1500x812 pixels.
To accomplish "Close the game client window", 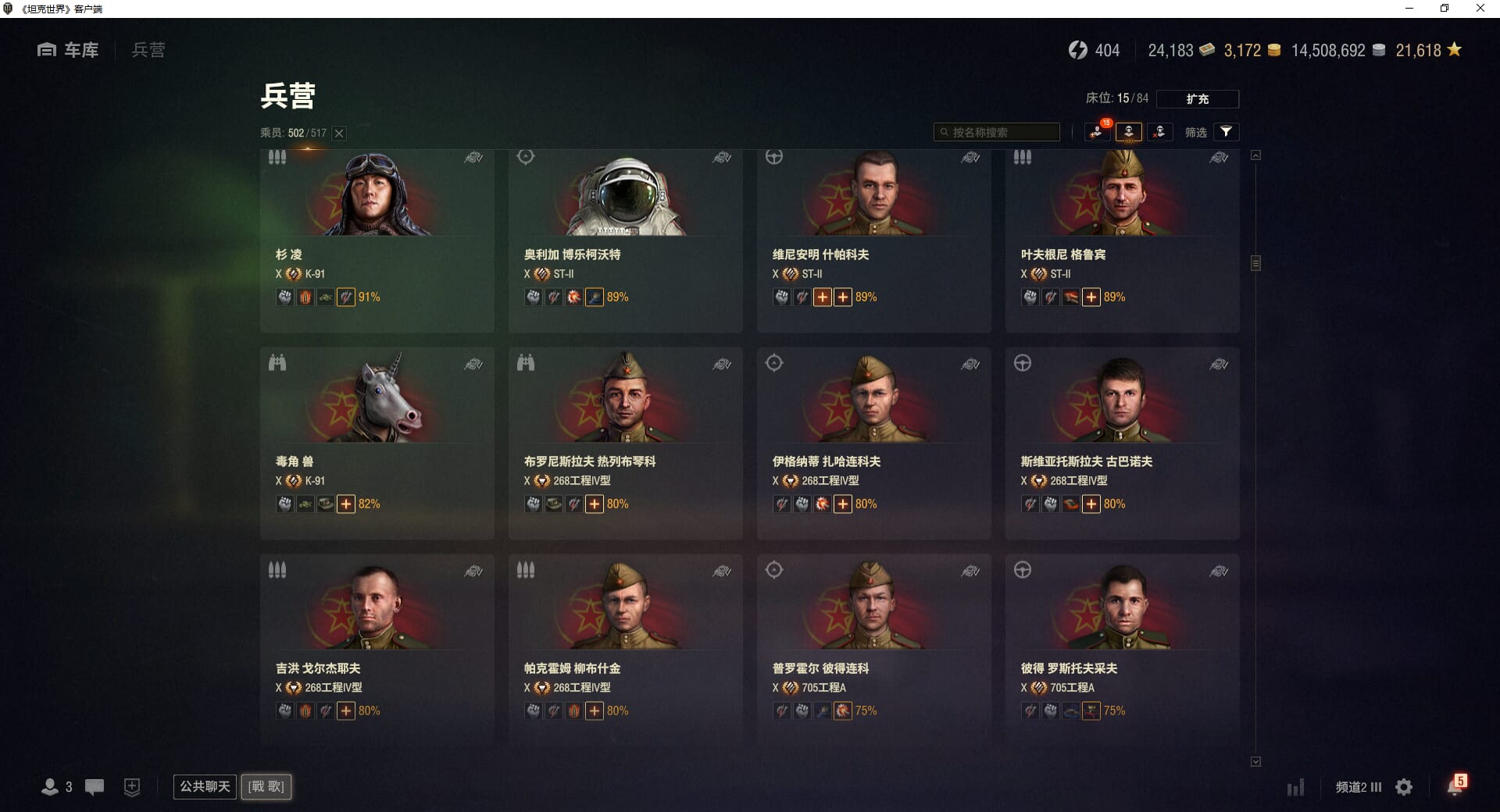I will tap(1480, 9).
